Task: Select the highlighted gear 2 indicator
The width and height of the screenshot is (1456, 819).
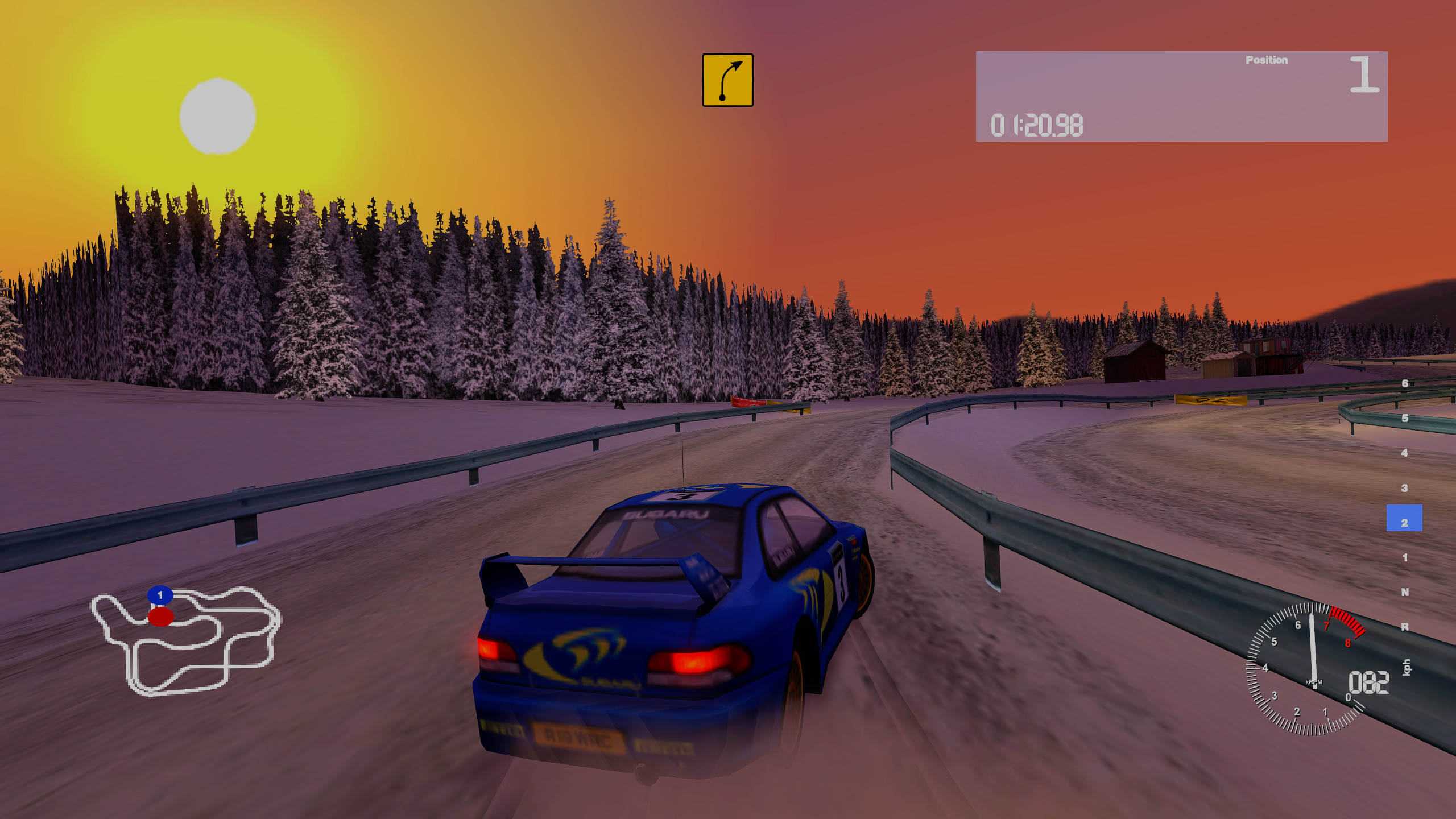Action: 1404,519
